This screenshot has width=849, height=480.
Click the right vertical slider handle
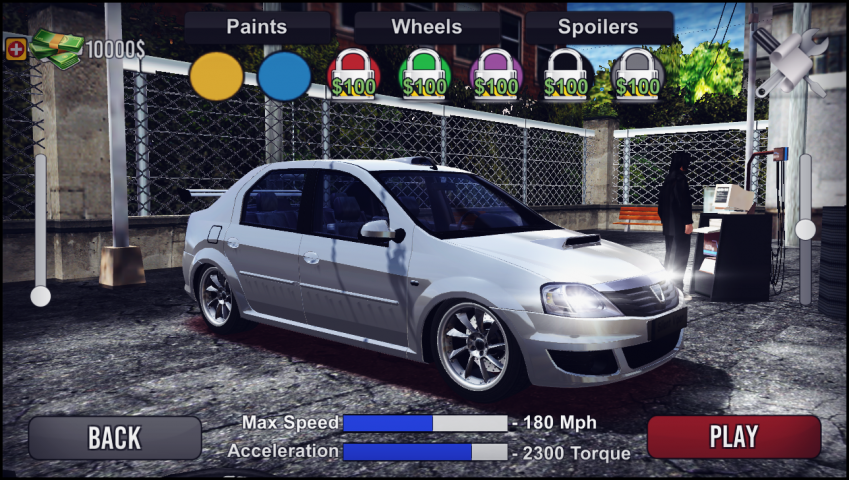(x=805, y=230)
